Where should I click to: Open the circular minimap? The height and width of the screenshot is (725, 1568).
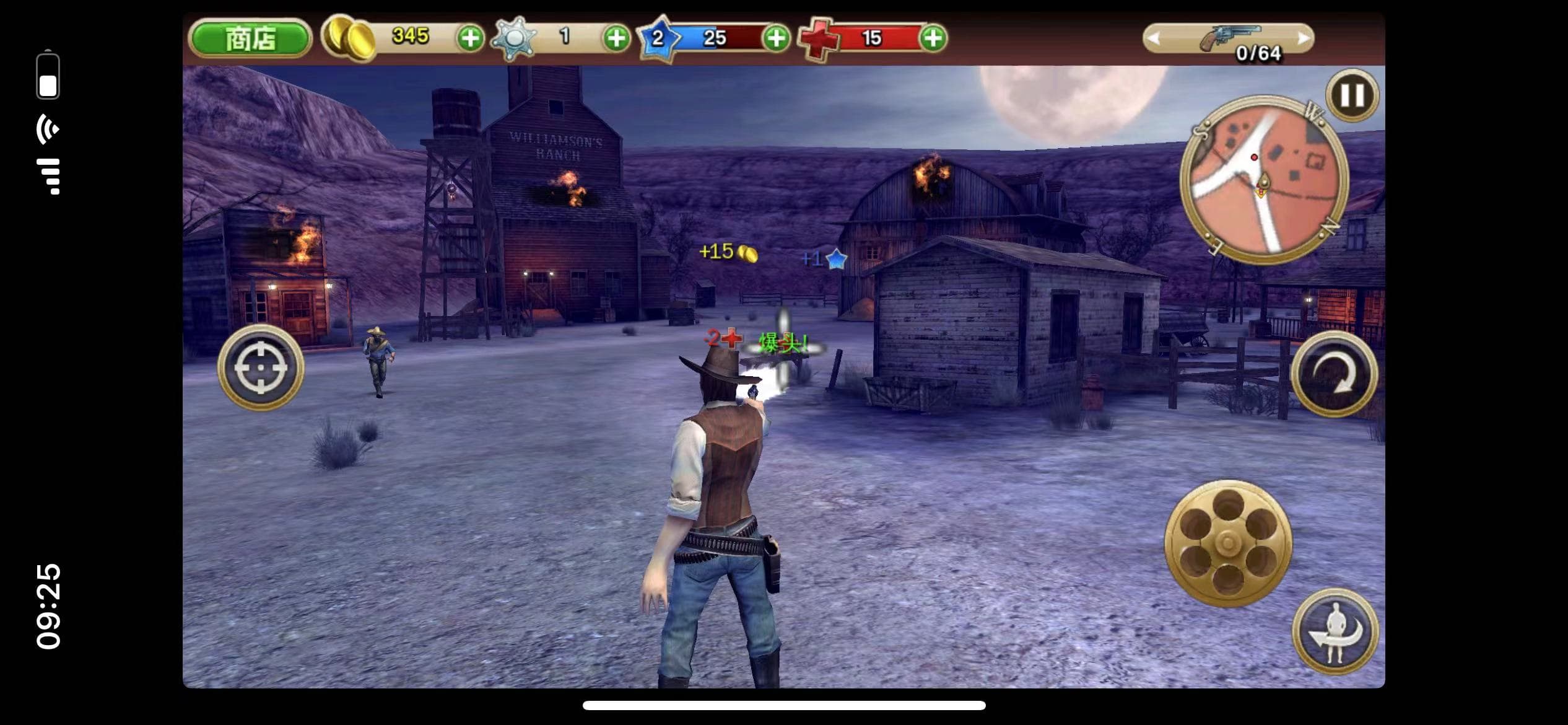[x=1264, y=180]
